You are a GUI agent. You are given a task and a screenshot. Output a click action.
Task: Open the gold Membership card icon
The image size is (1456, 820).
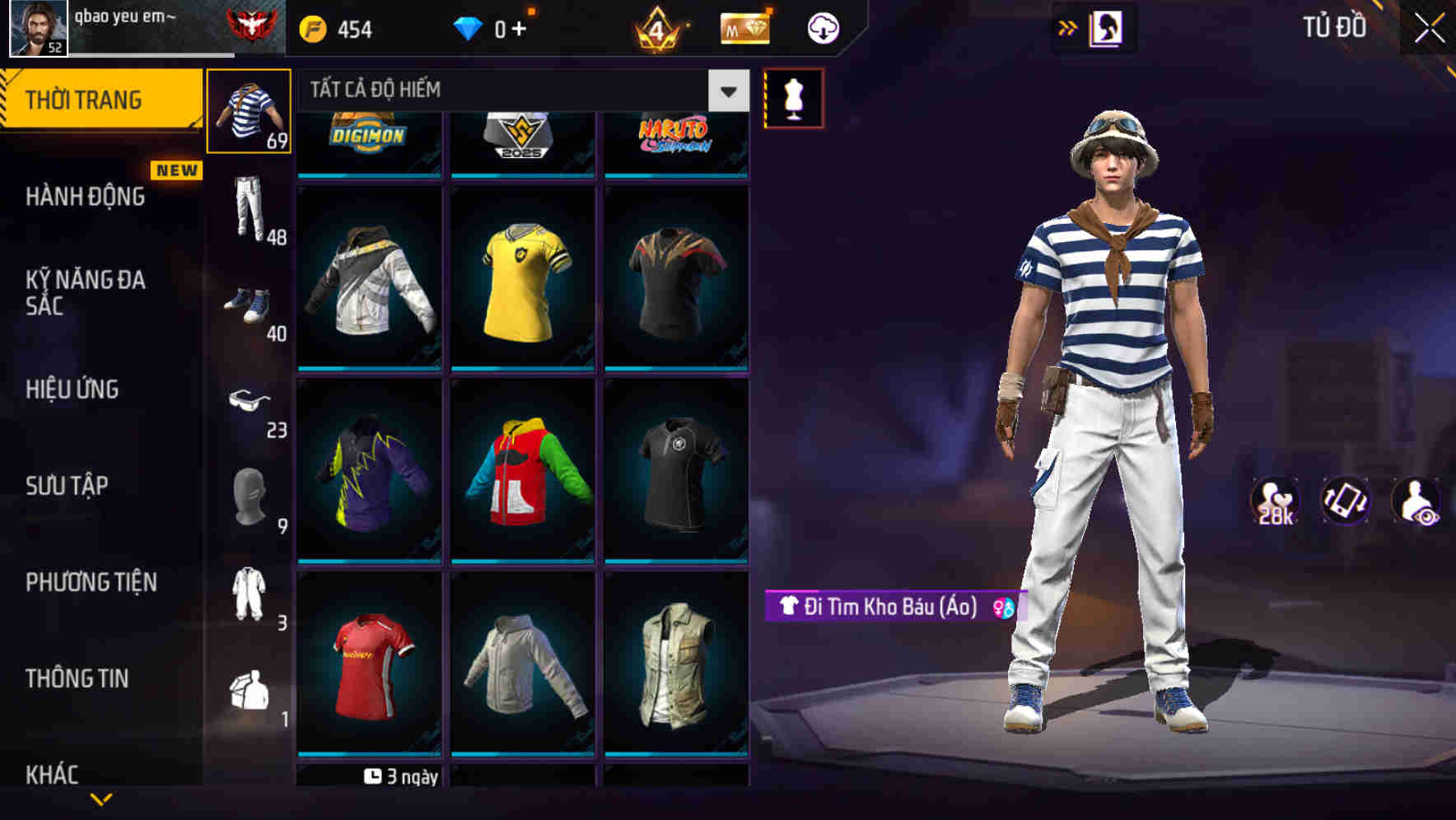742,27
